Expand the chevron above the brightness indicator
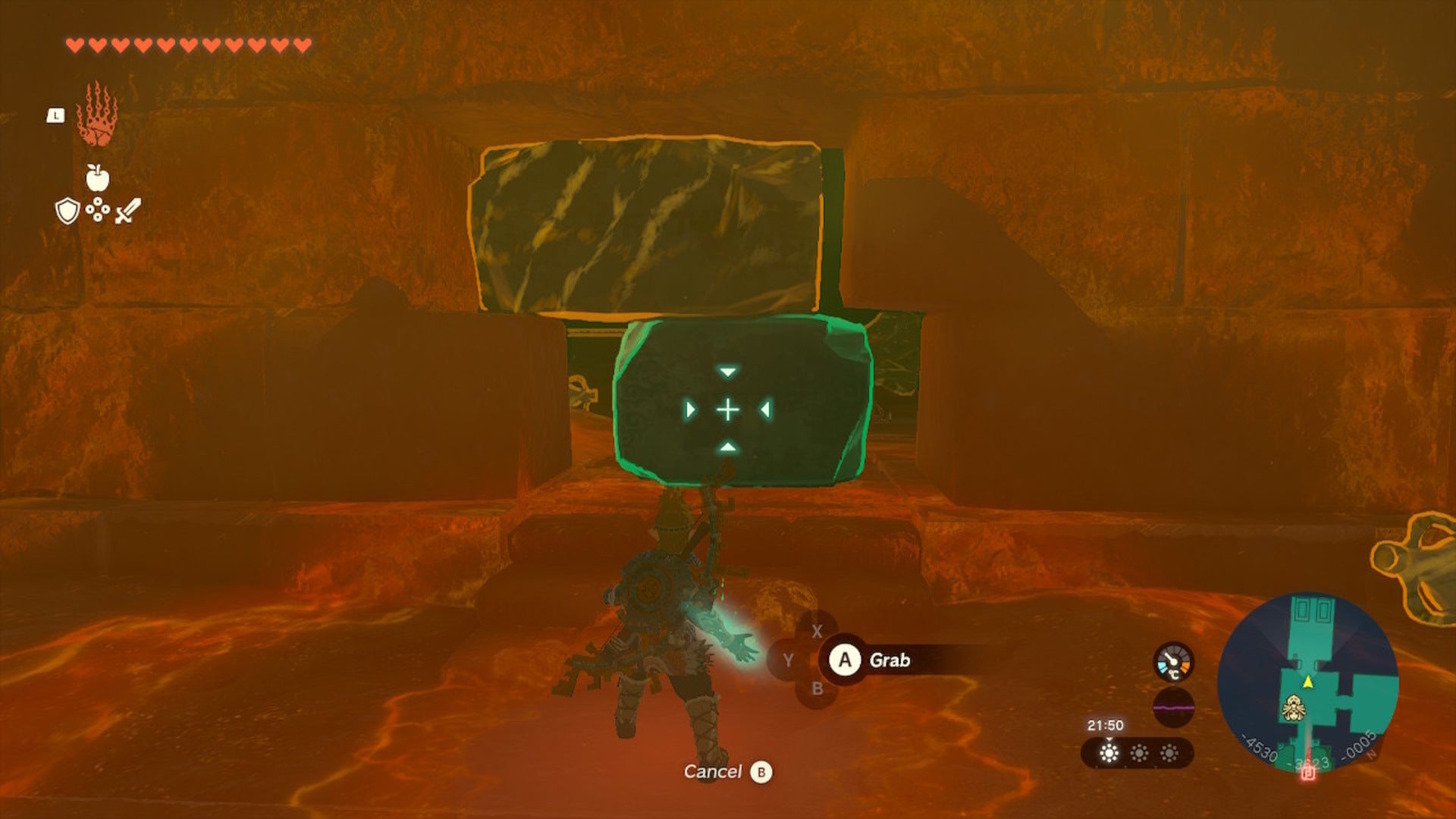 click(x=1109, y=740)
